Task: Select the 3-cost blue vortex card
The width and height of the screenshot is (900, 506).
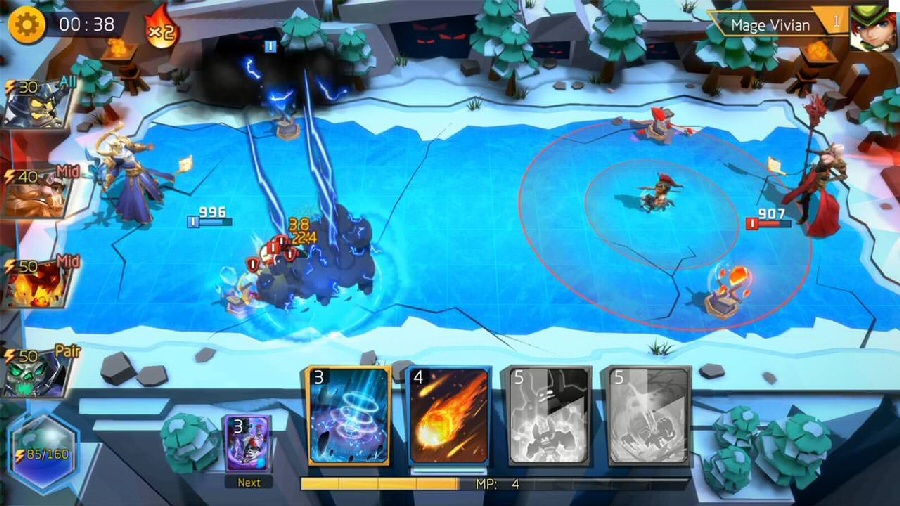Action: point(349,415)
